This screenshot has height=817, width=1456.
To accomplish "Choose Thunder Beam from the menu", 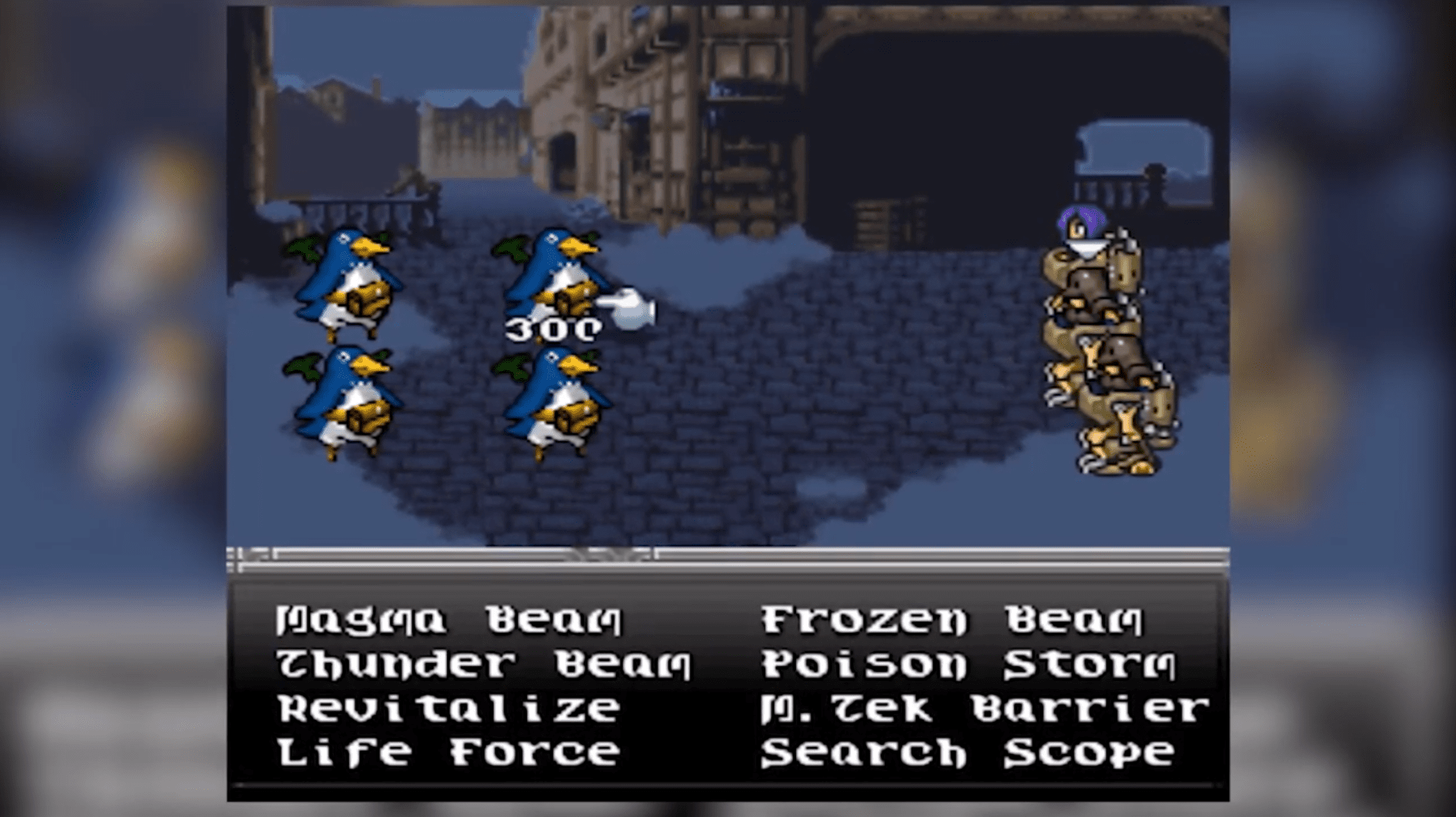I will (479, 664).
